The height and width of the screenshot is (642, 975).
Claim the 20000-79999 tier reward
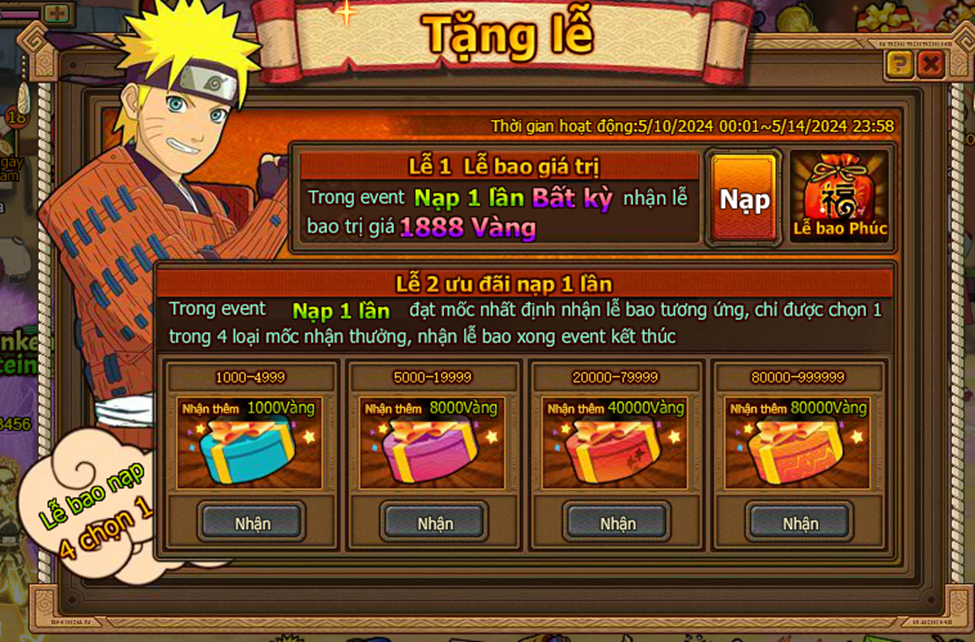[x=617, y=523]
